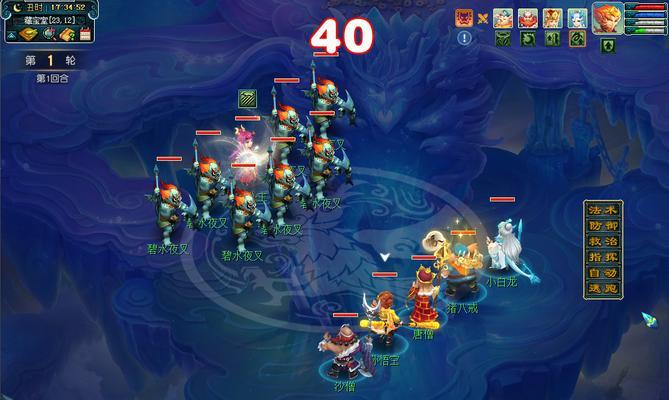
Task: Select the white-bearded red-robed party member portrait
Action: pos(528,17)
